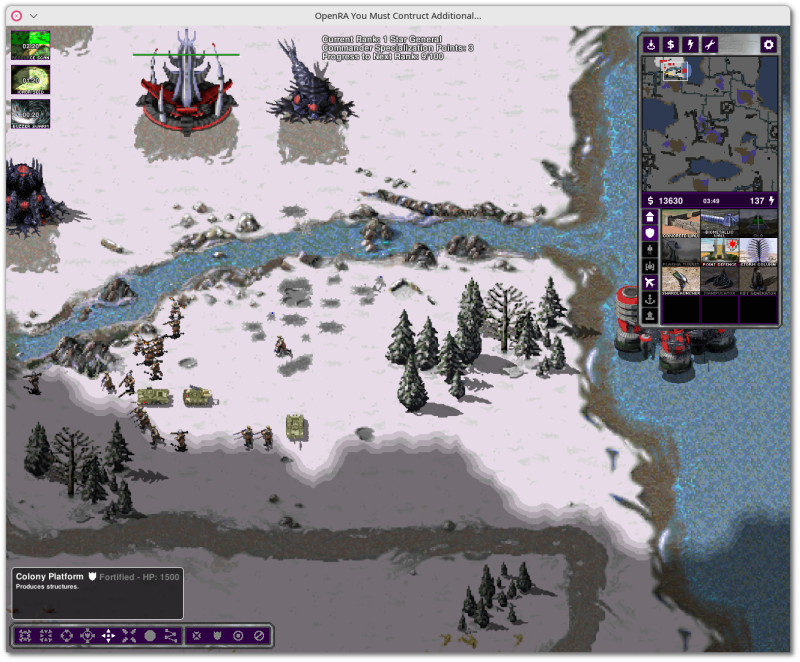Activate repair mode wrench button
Screen dimensions: 800x662
point(708,45)
